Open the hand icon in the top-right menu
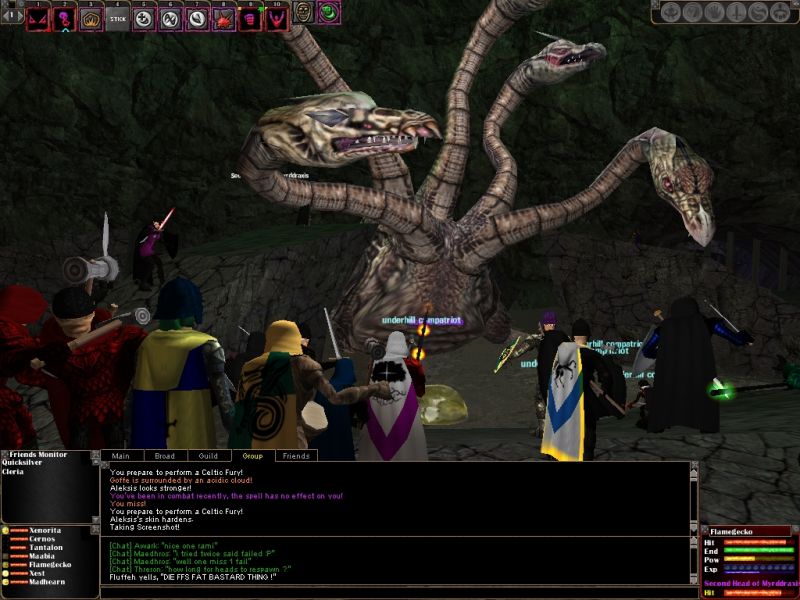 (x=714, y=13)
